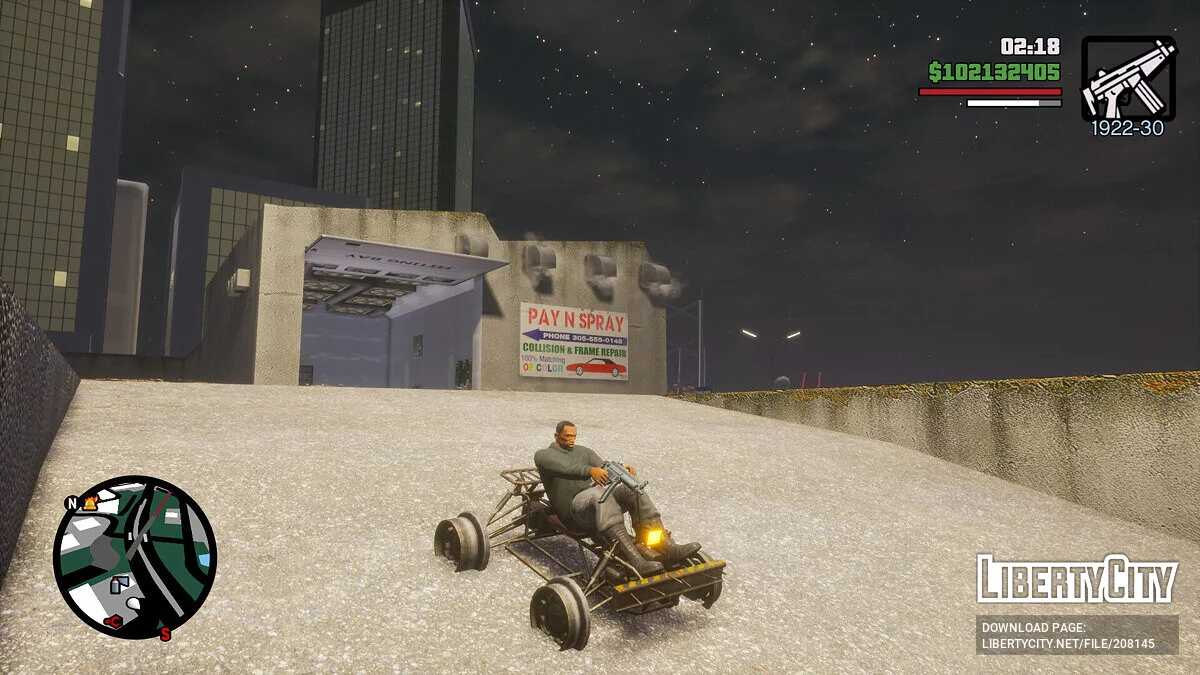Select the submachine gun weapon icon
This screenshot has width=1200, height=675.
tap(1127, 78)
